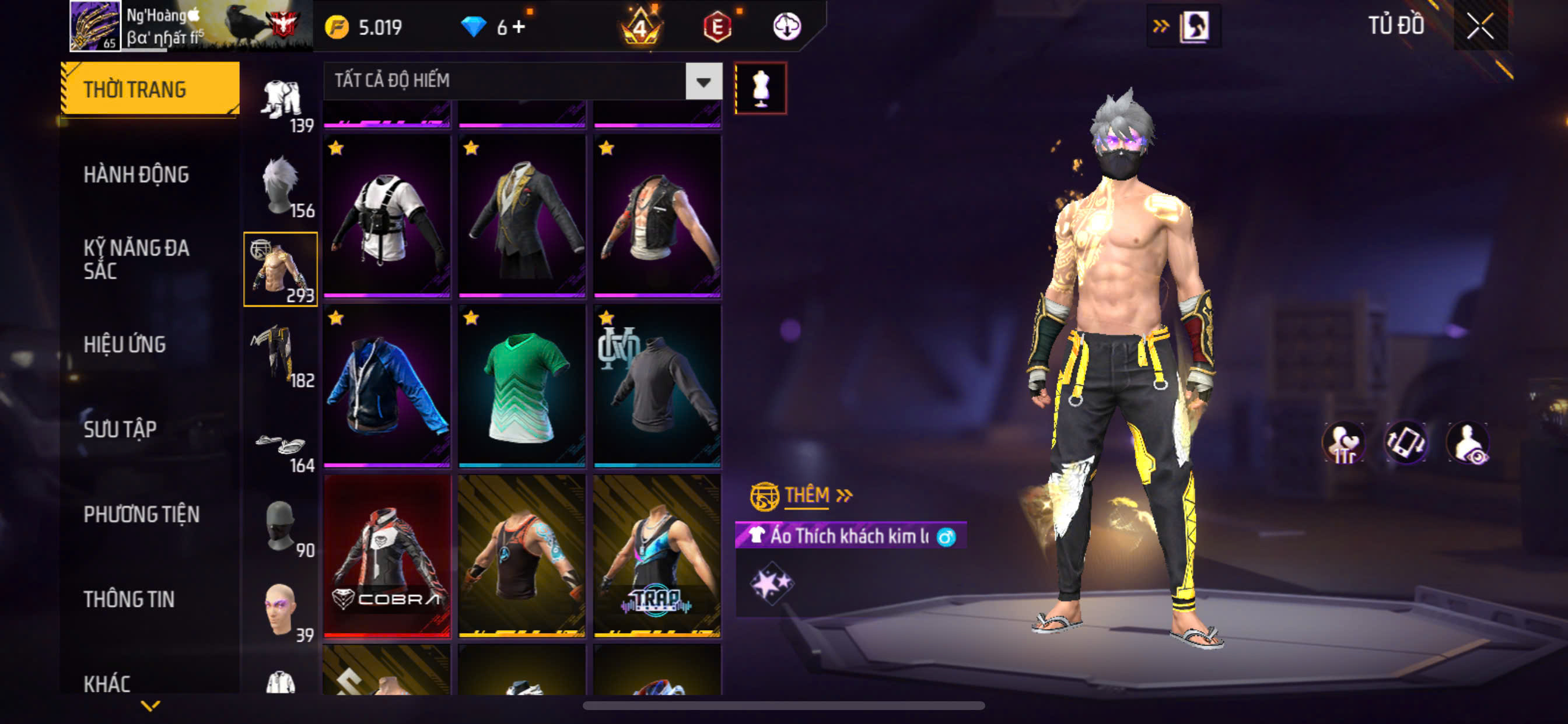The width and height of the screenshot is (1568, 724).
Task: Choose the green V-neck shirt
Action: pyautogui.click(x=522, y=386)
